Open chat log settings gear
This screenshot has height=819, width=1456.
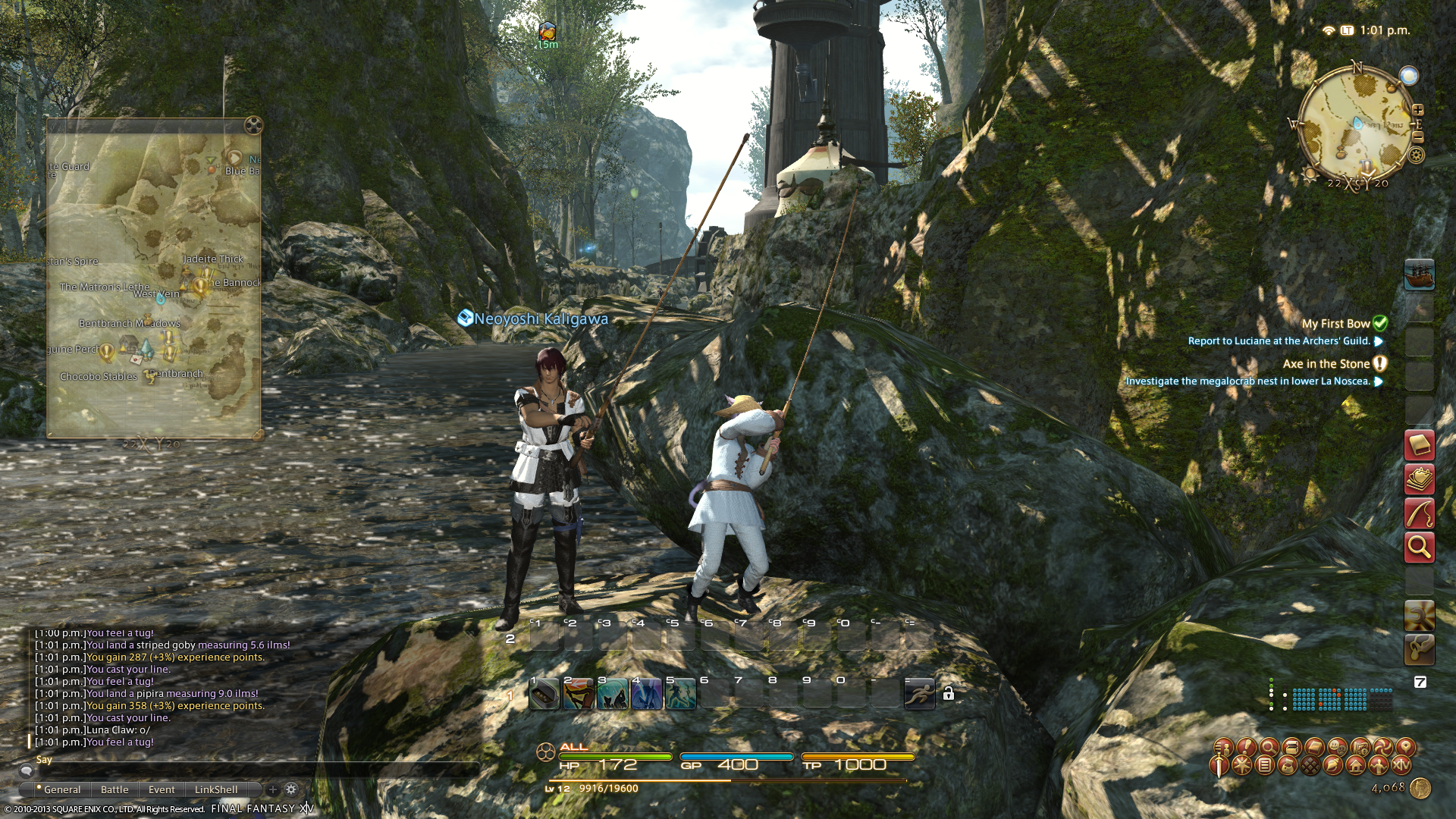point(291,789)
